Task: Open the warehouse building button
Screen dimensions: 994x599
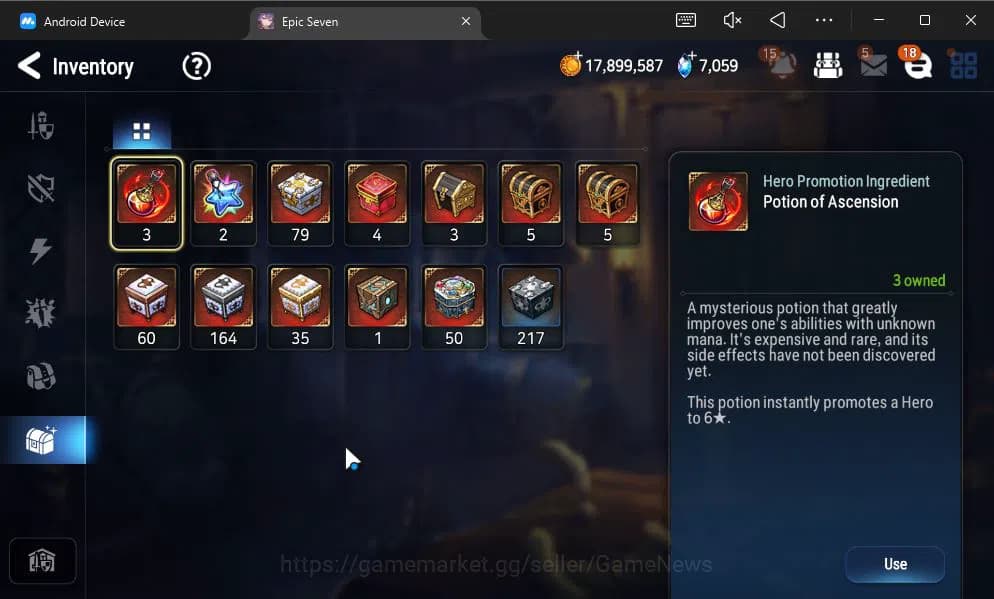Action: click(x=42, y=561)
